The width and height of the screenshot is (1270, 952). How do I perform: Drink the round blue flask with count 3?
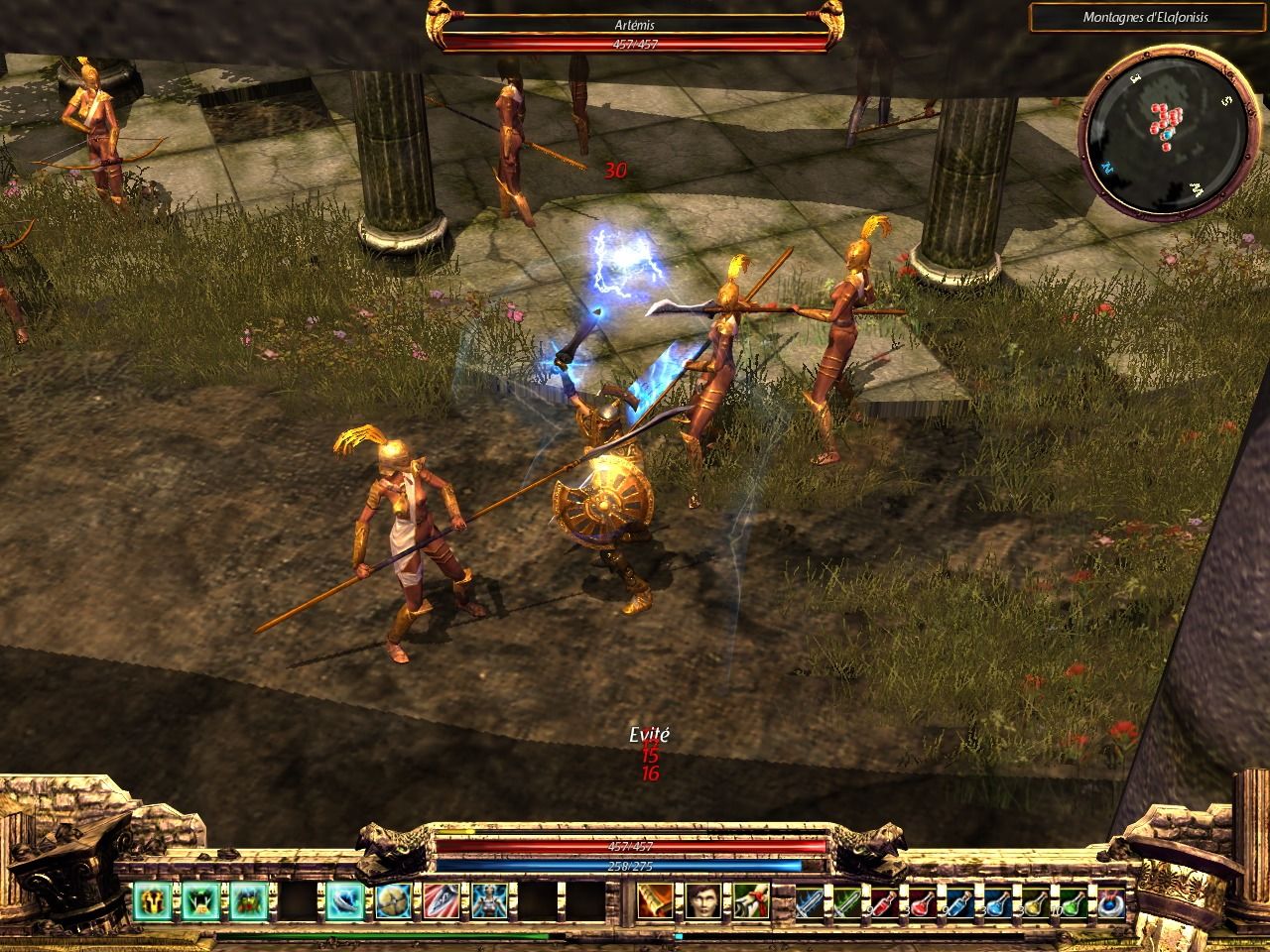pos(999,900)
